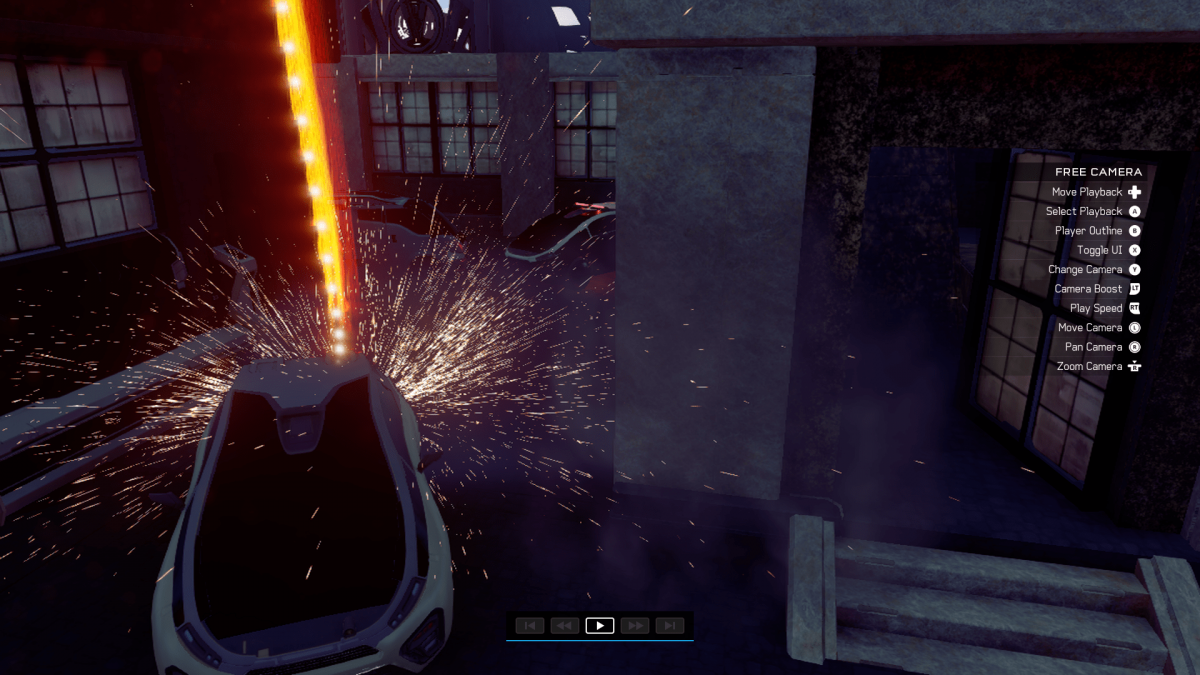Skip to the end of the replay
Image resolution: width=1200 pixels, height=675 pixels.
click(x=670, y=625)
